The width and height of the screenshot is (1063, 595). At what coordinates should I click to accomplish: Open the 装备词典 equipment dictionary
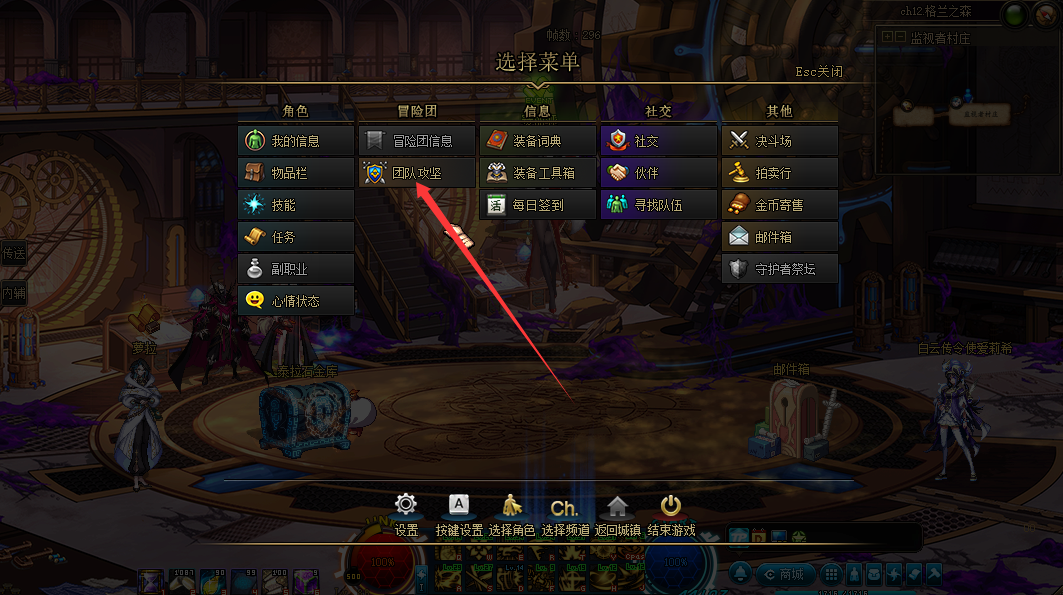coord(538,141)
